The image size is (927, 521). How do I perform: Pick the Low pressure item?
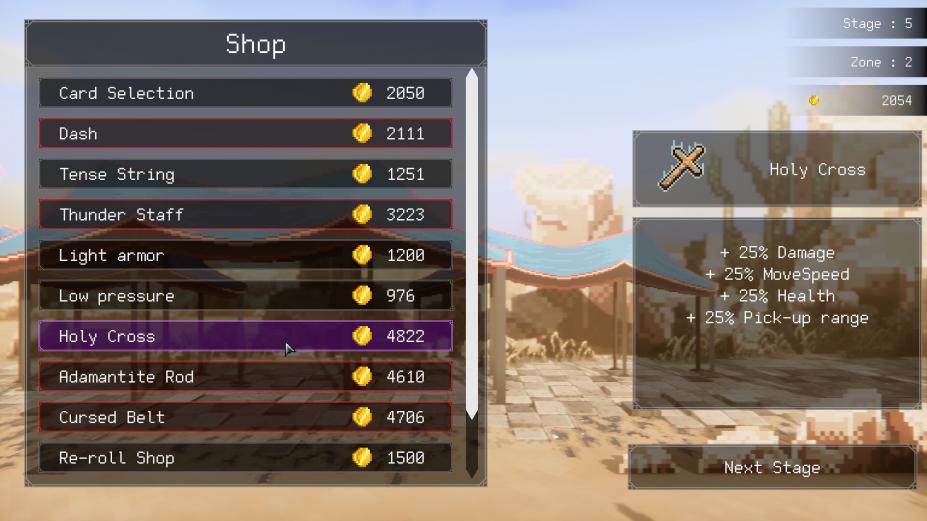[x=245, y=296]
